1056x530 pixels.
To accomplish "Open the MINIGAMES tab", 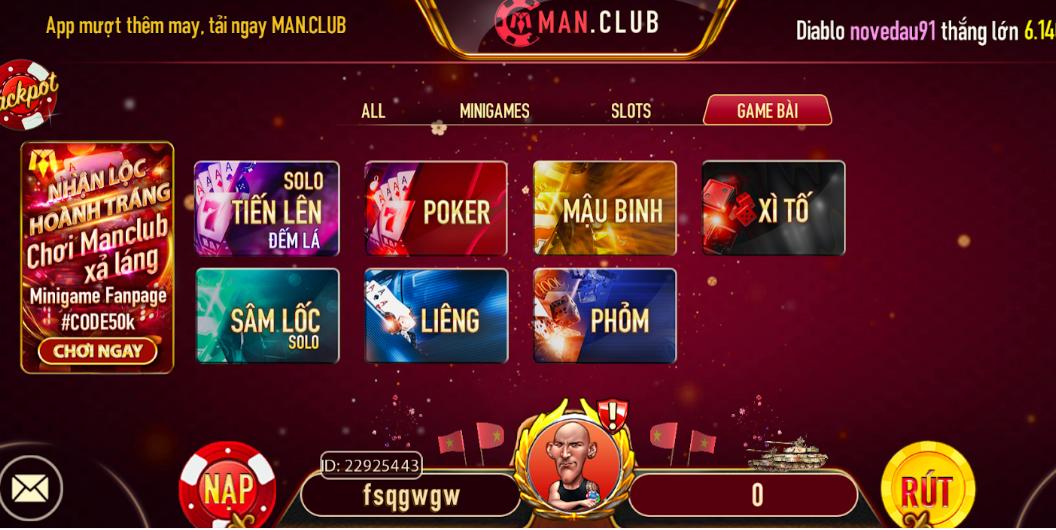I will pyautogui.click(x=494, y=111).
